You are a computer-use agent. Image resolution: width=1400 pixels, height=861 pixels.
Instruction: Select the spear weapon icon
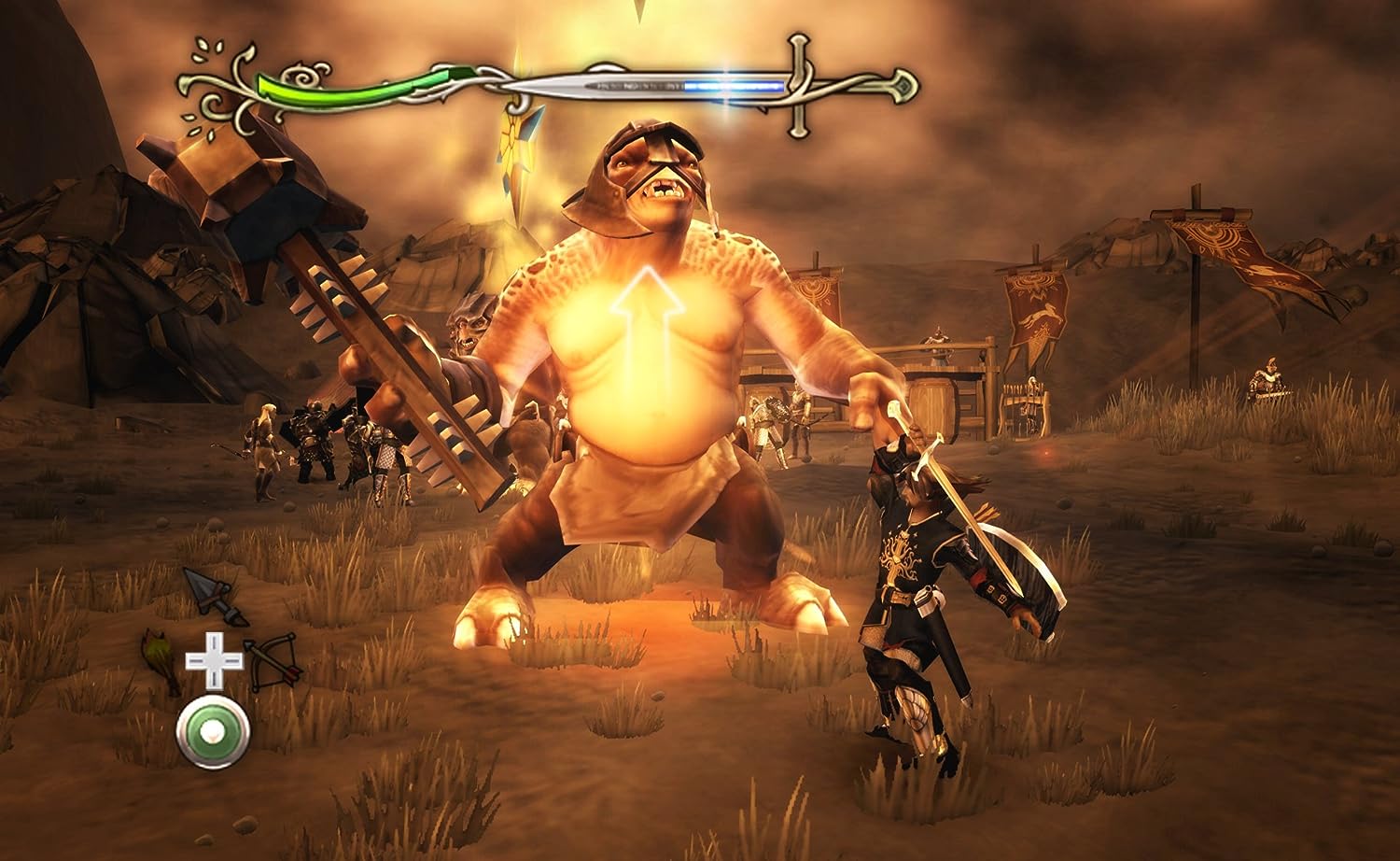215,596
